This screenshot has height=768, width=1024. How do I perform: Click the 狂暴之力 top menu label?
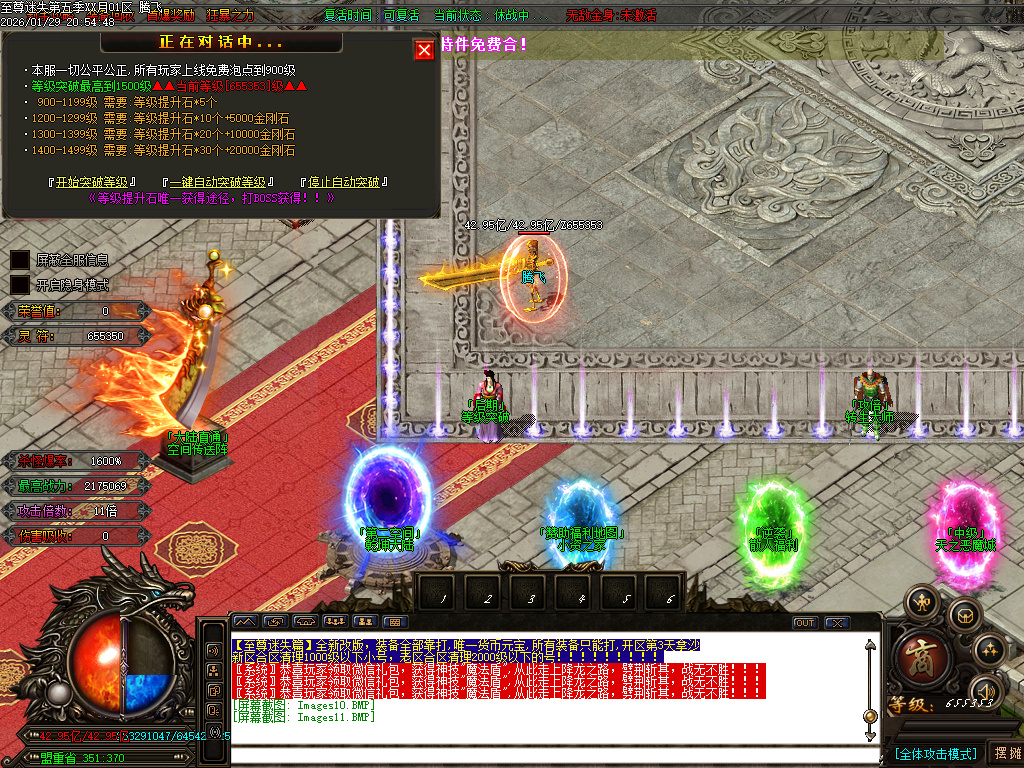(230, 16)
